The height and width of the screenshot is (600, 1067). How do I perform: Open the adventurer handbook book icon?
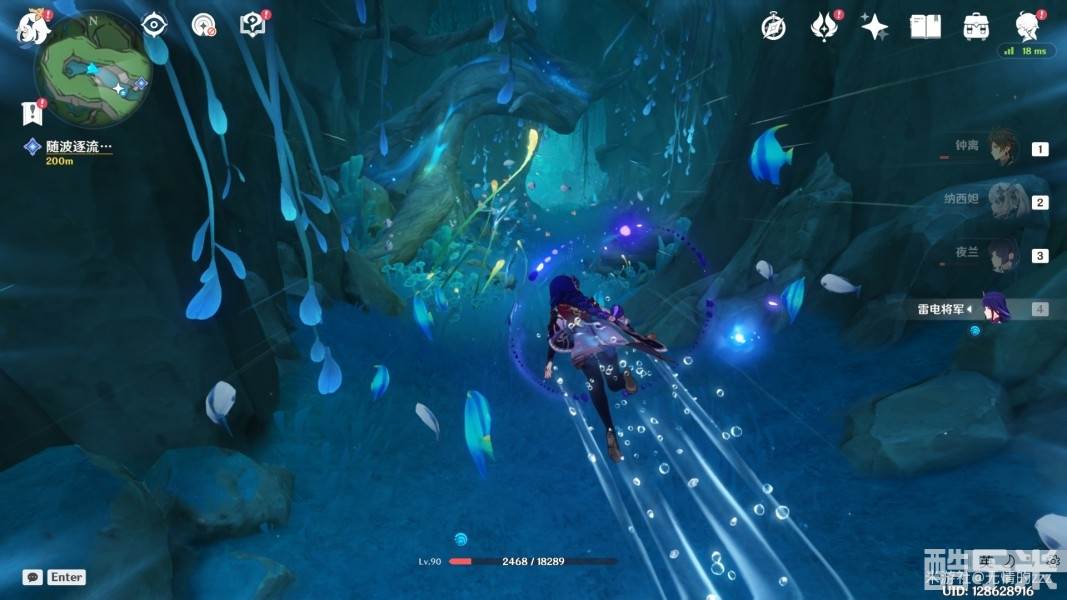pyautogui.click(x=925, y=27)
